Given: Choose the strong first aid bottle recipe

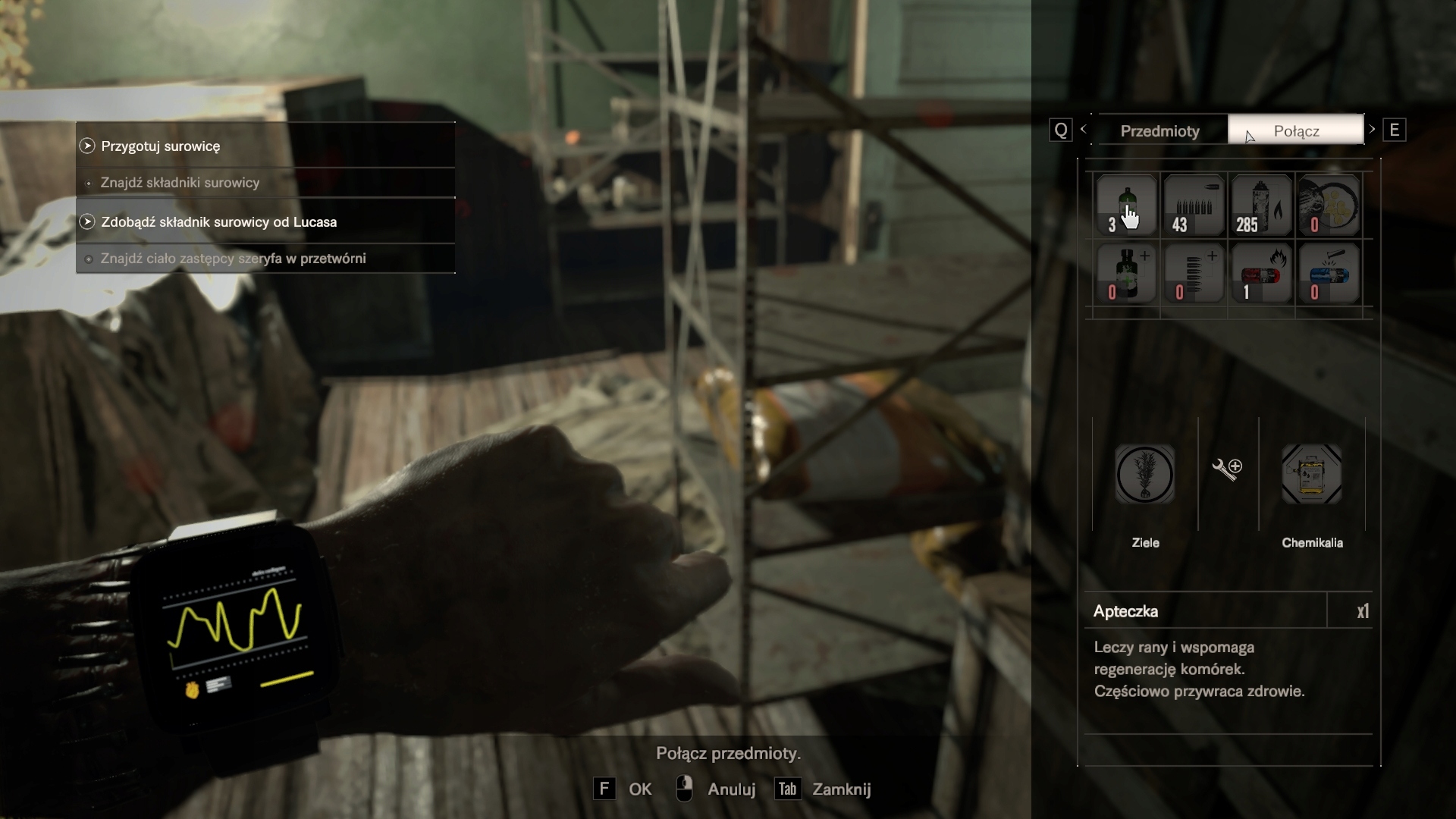Looking at the screenshot, I should (x=1126, y=273).
